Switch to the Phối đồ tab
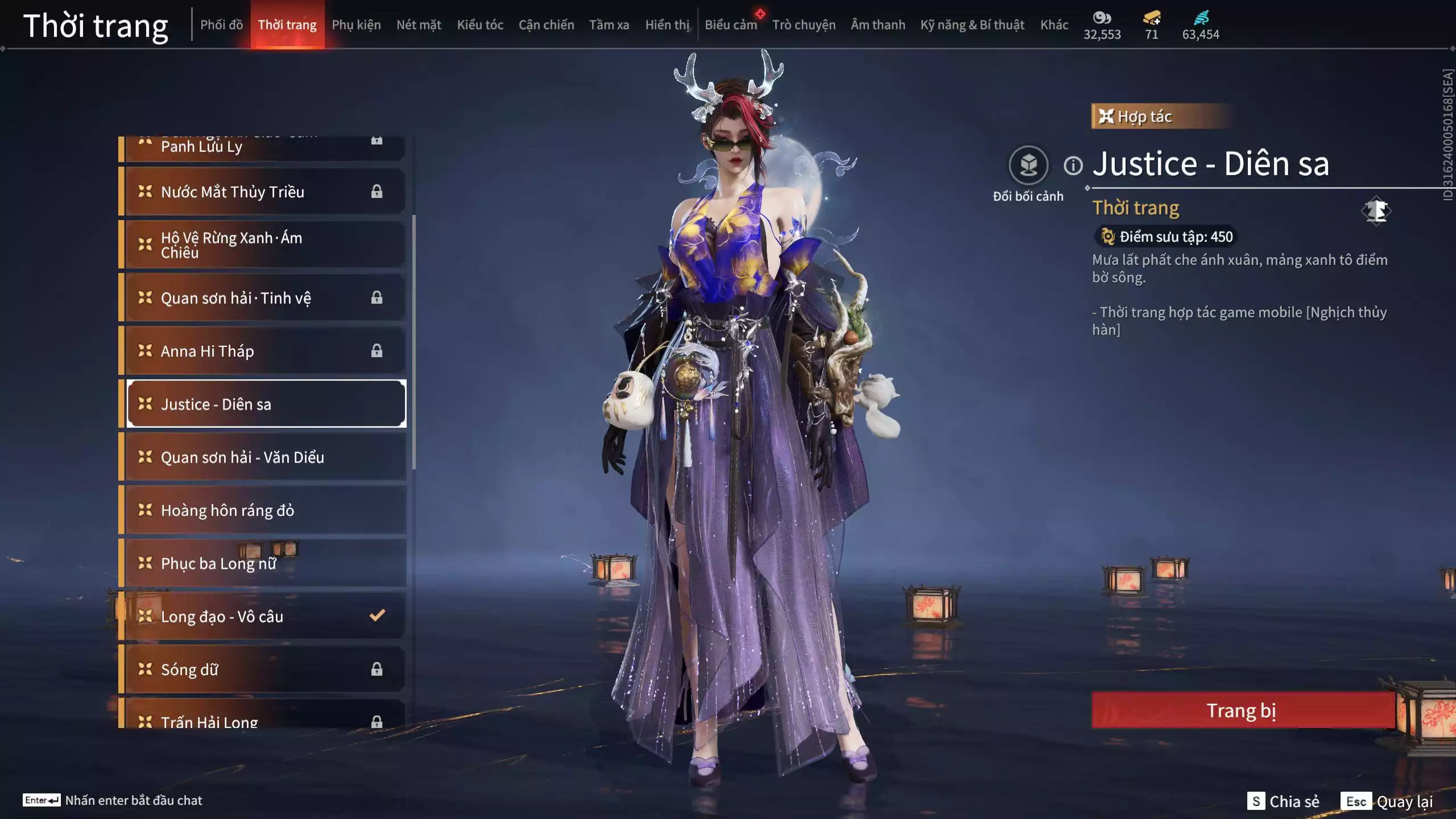The height and width of the screenshot is (819, 1456). pyautogui.click(x=221, y=25)
